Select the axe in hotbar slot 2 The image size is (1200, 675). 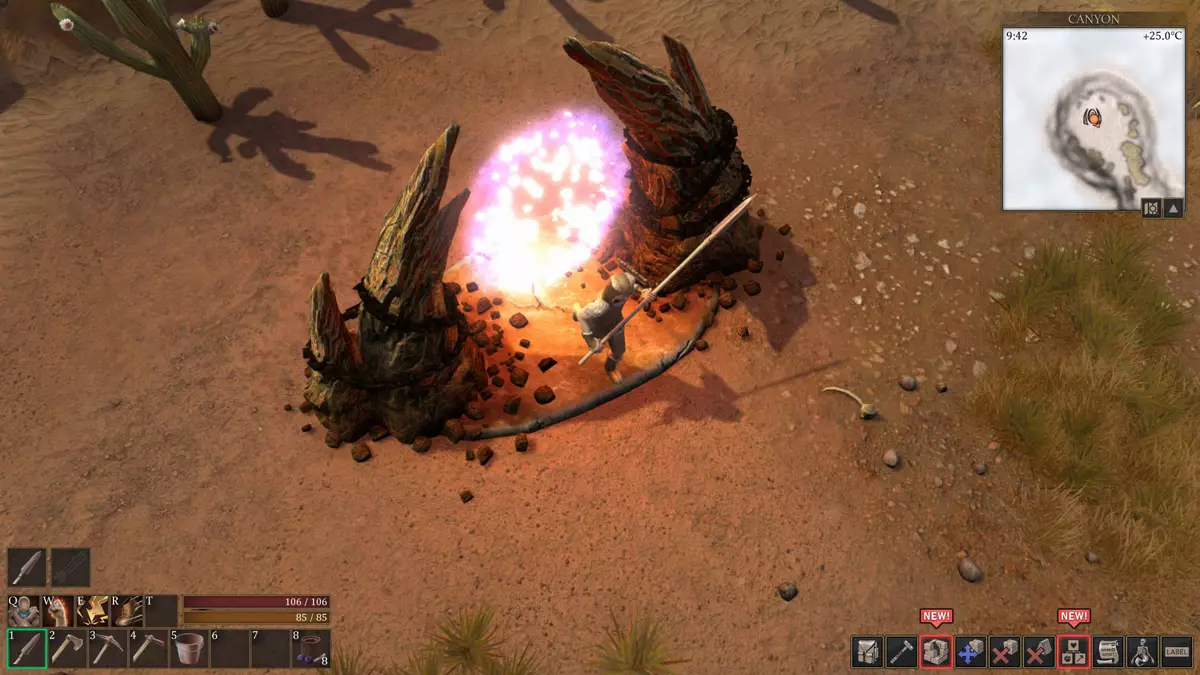point(68,649)
